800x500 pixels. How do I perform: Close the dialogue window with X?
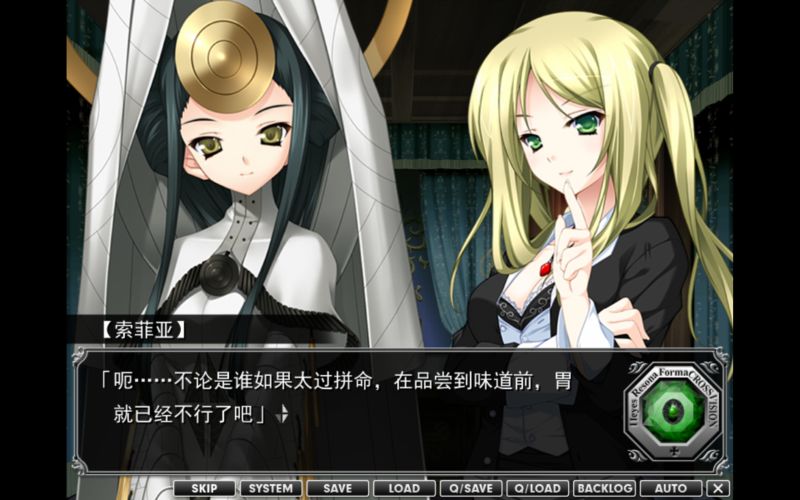click(x=717, y=488)
